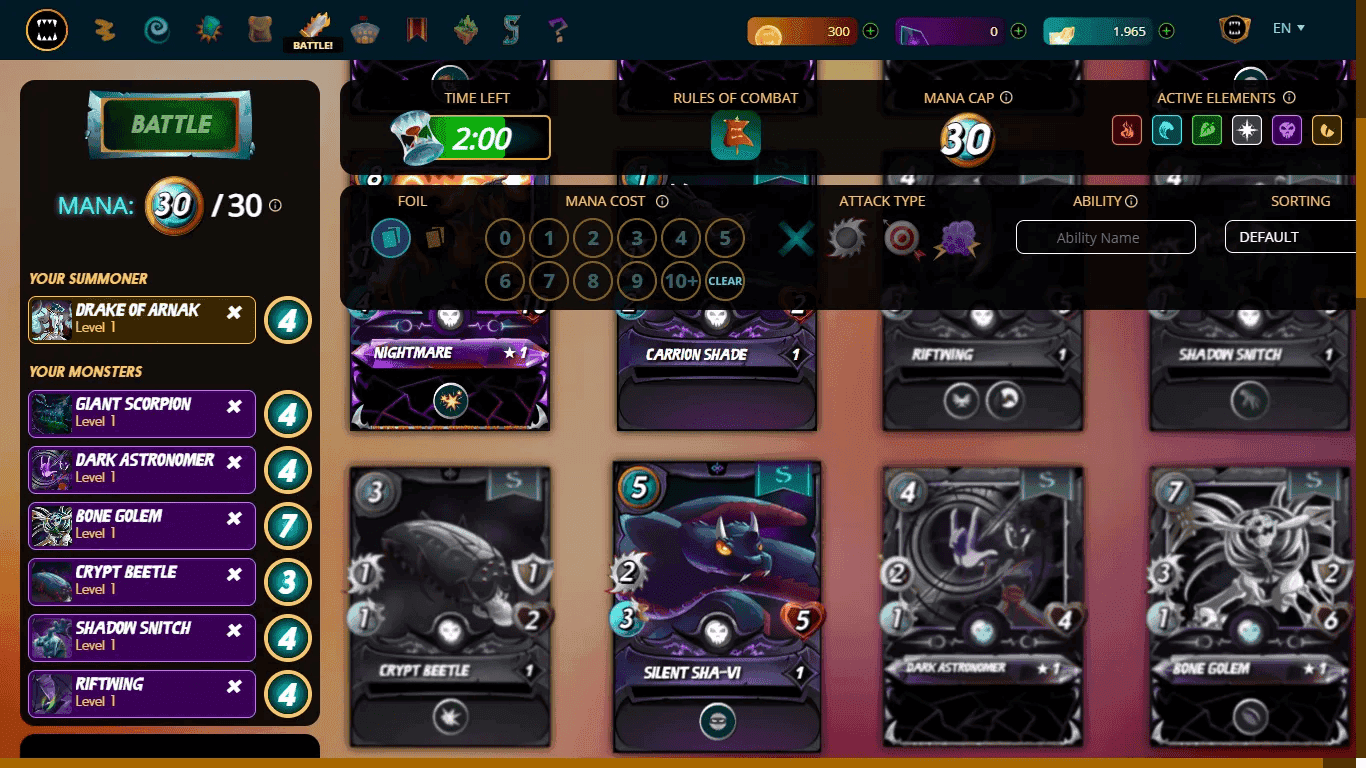Select the melee attack type filter

coord(845,238)
